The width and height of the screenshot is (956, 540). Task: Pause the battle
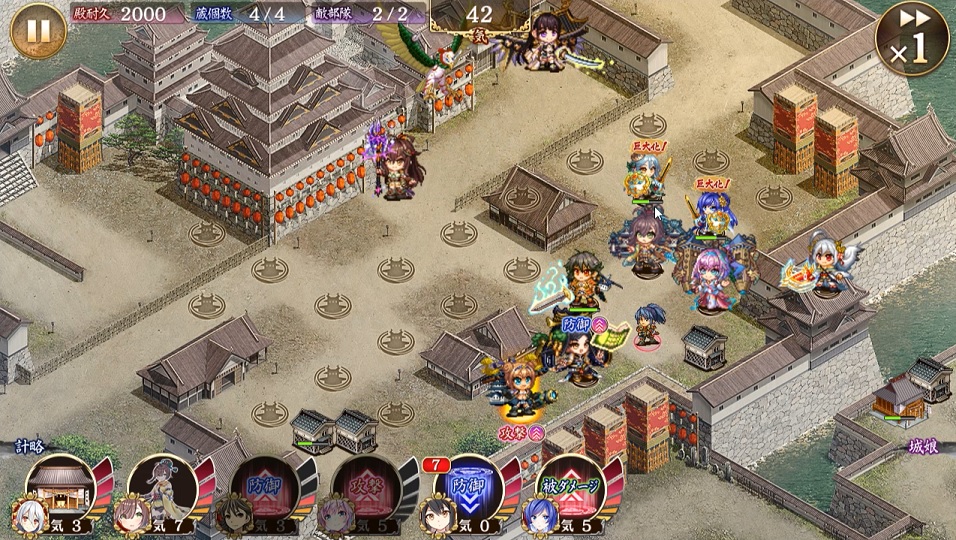point(38,31)
